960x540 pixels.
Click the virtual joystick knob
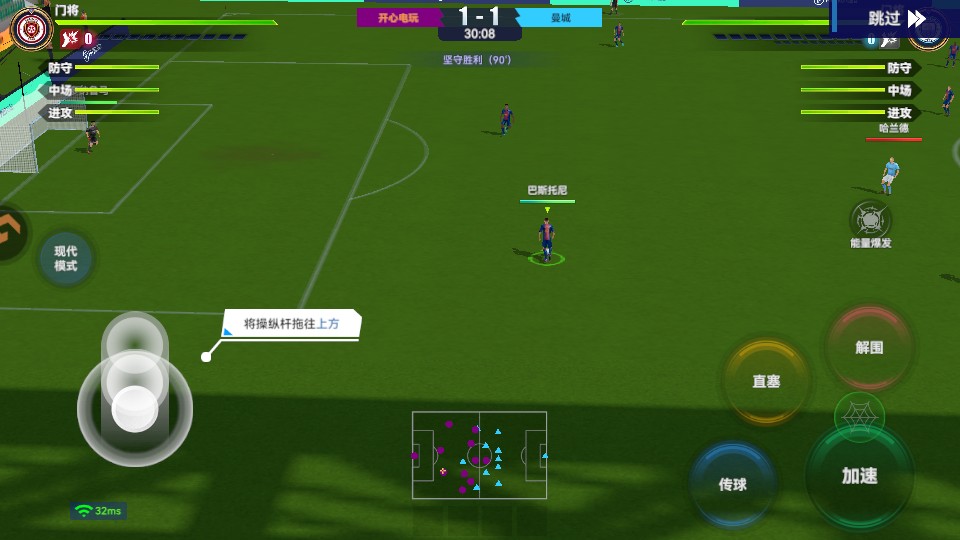tap(135, 407)
